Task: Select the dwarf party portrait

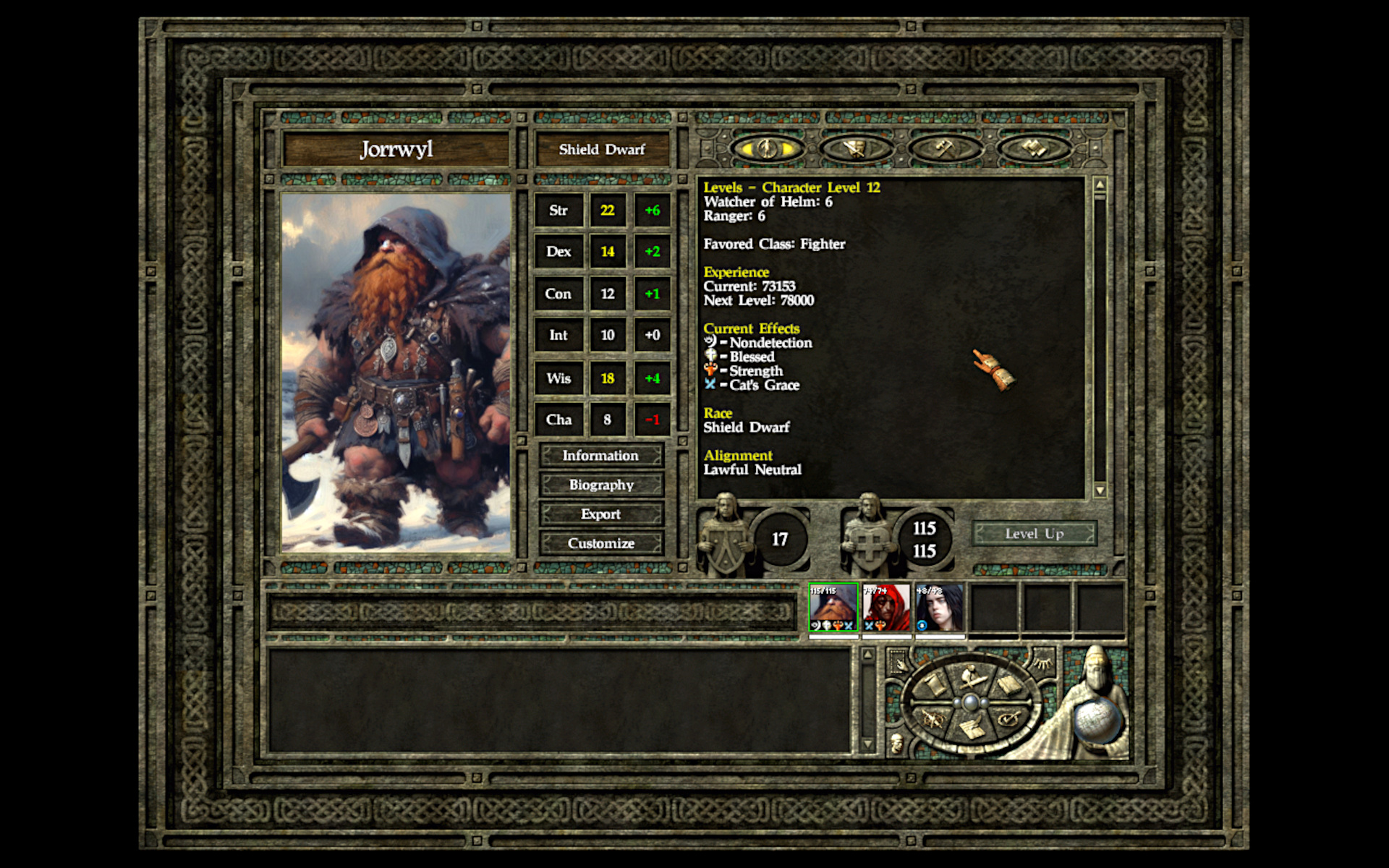Action: pos(833,608)
